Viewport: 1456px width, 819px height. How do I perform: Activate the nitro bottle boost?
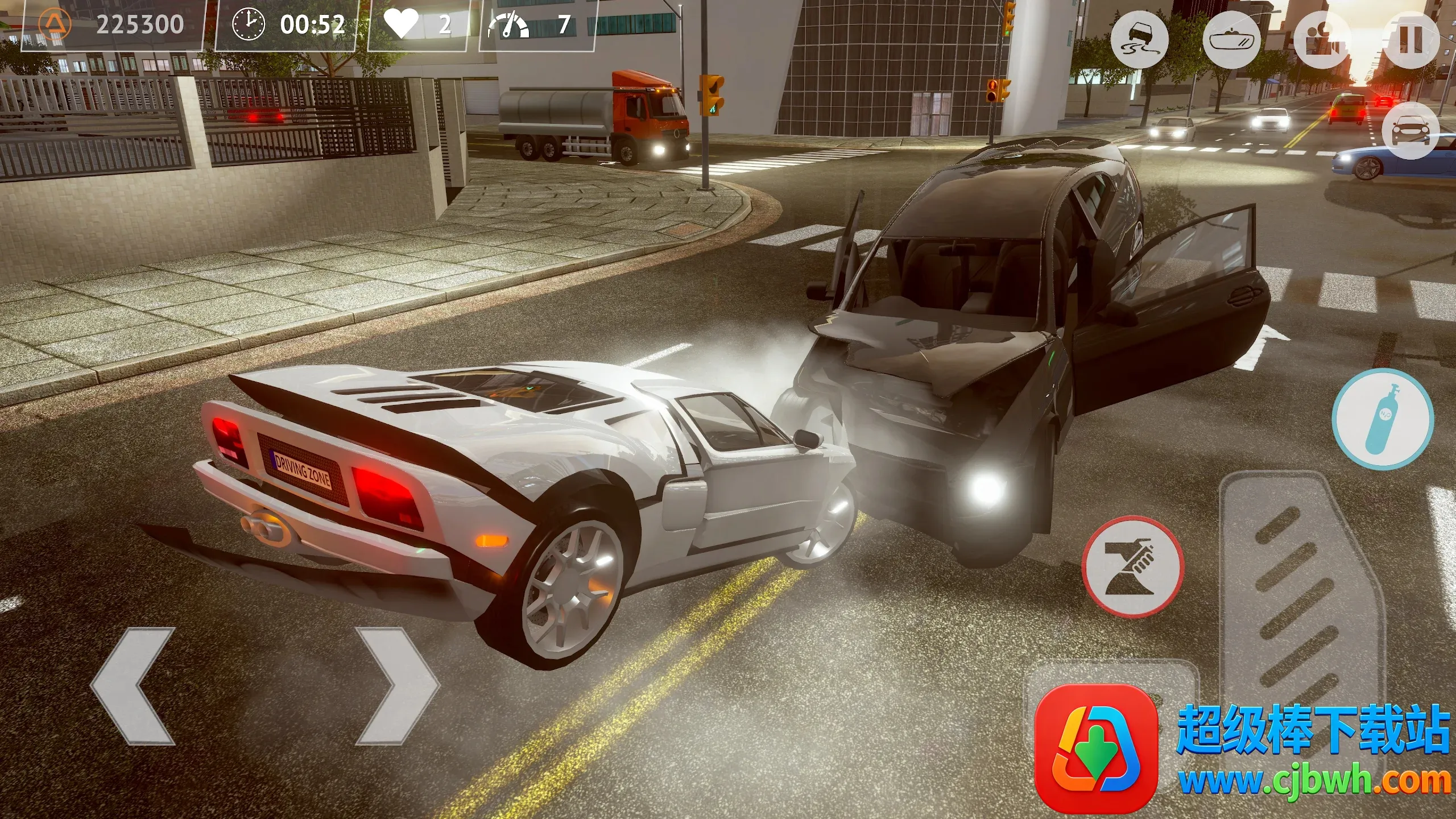(1383, 418)
